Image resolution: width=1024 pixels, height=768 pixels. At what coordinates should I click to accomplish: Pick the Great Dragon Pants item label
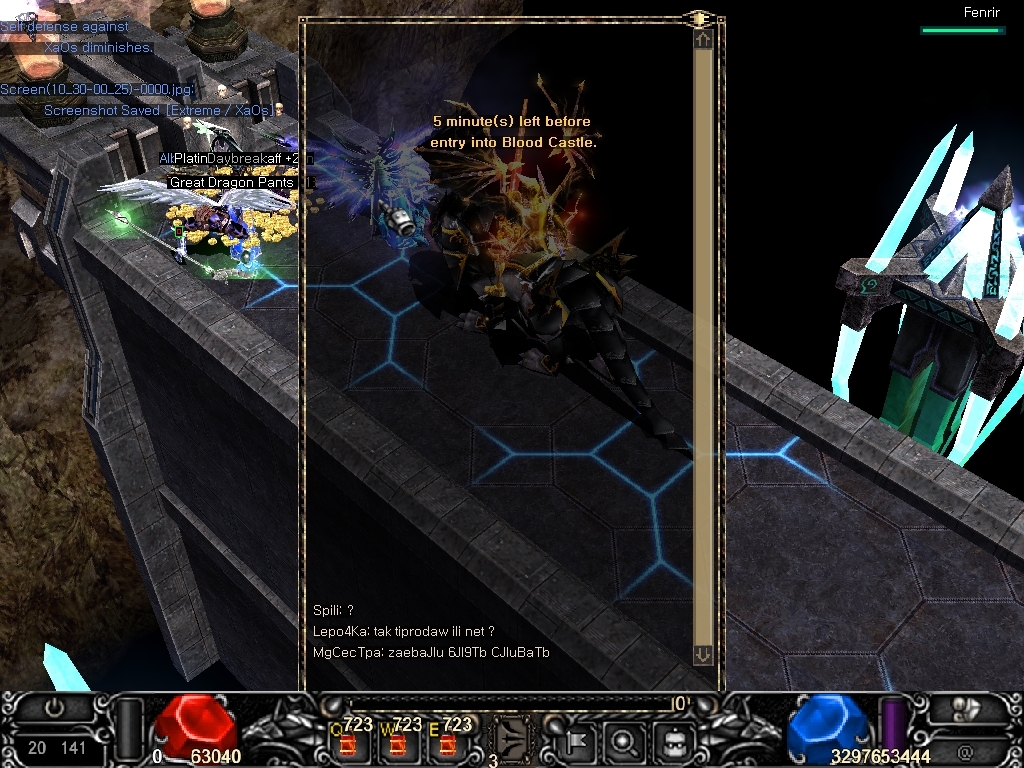pyautogui.click(x=232, y=183)
